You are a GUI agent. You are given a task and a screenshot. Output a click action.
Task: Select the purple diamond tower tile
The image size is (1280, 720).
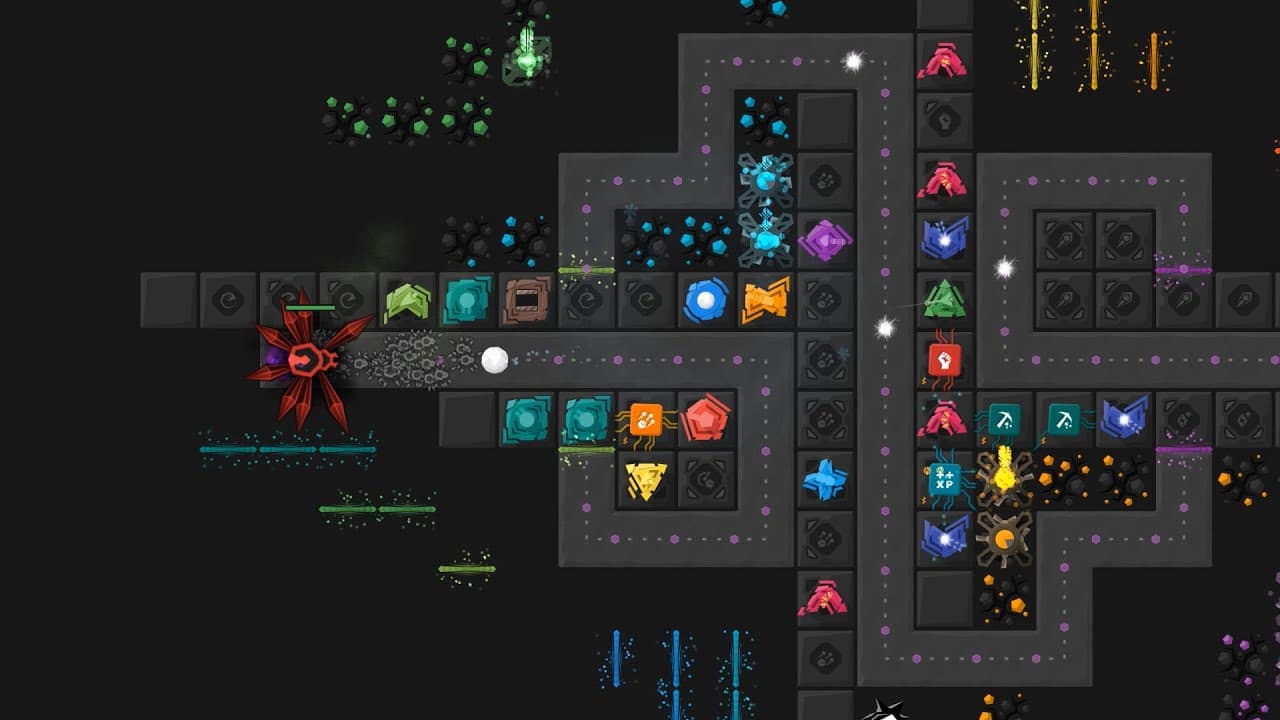(x=826, y=240)
